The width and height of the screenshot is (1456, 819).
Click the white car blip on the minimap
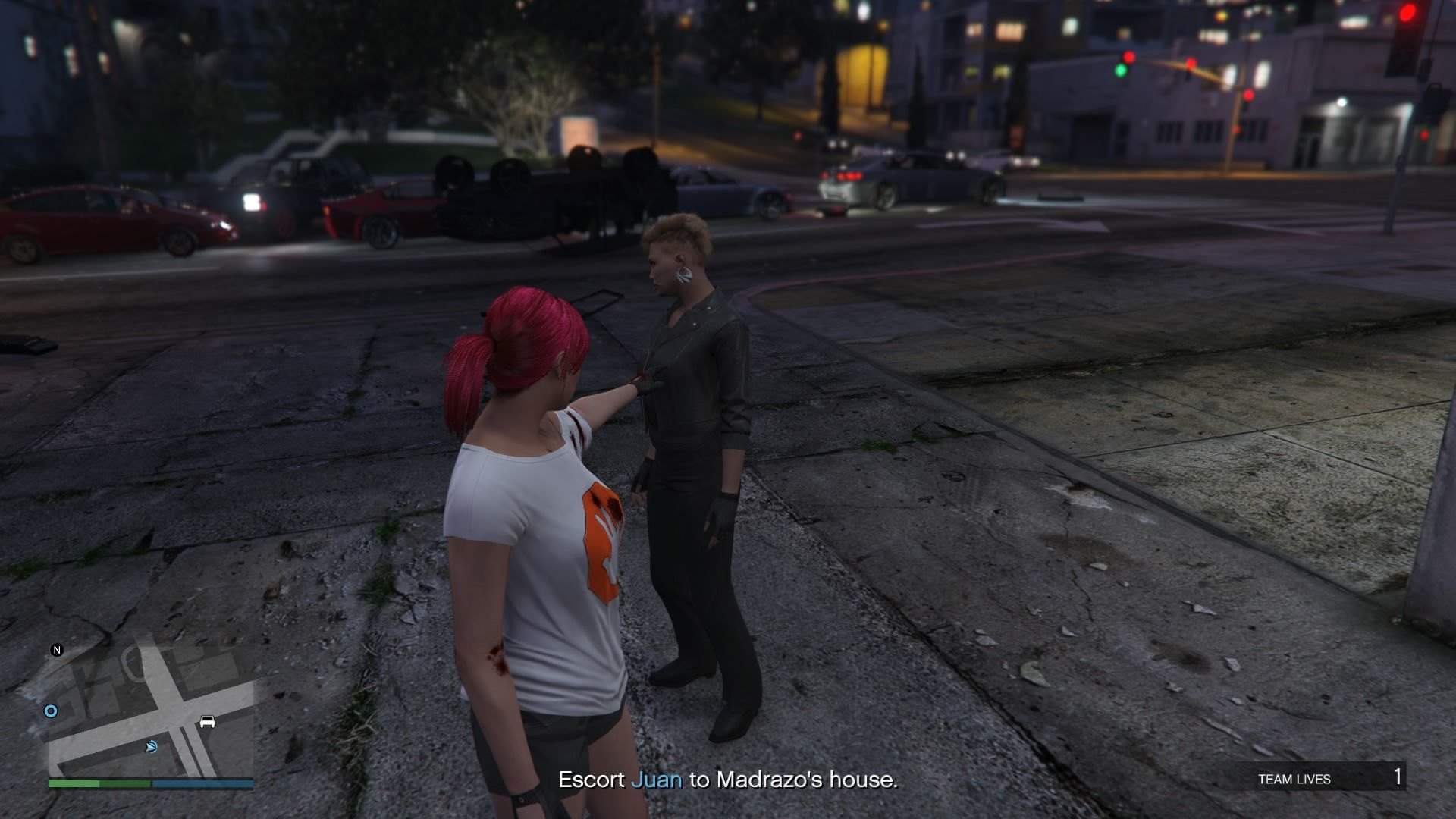click(x=207, y=721)
